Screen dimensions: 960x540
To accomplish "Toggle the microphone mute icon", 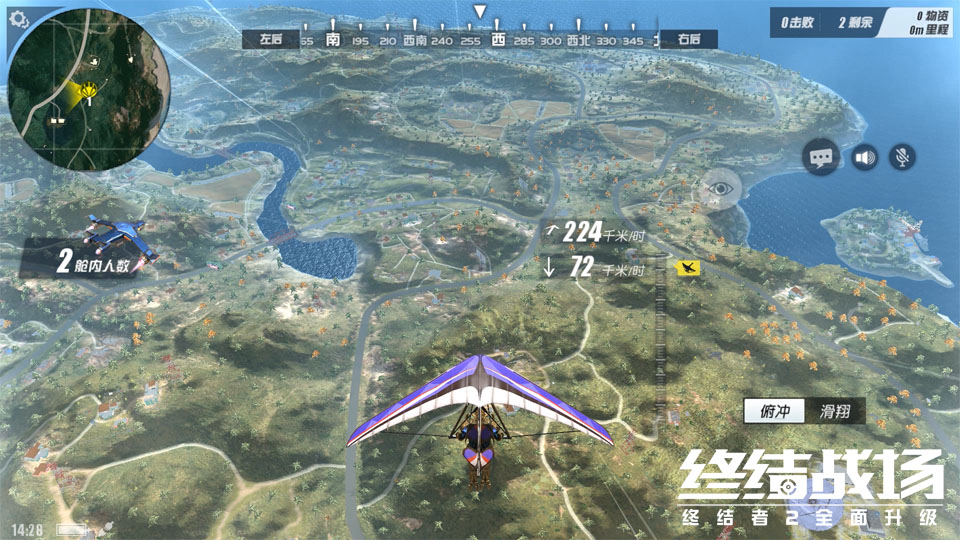I will tap(902, 157).
